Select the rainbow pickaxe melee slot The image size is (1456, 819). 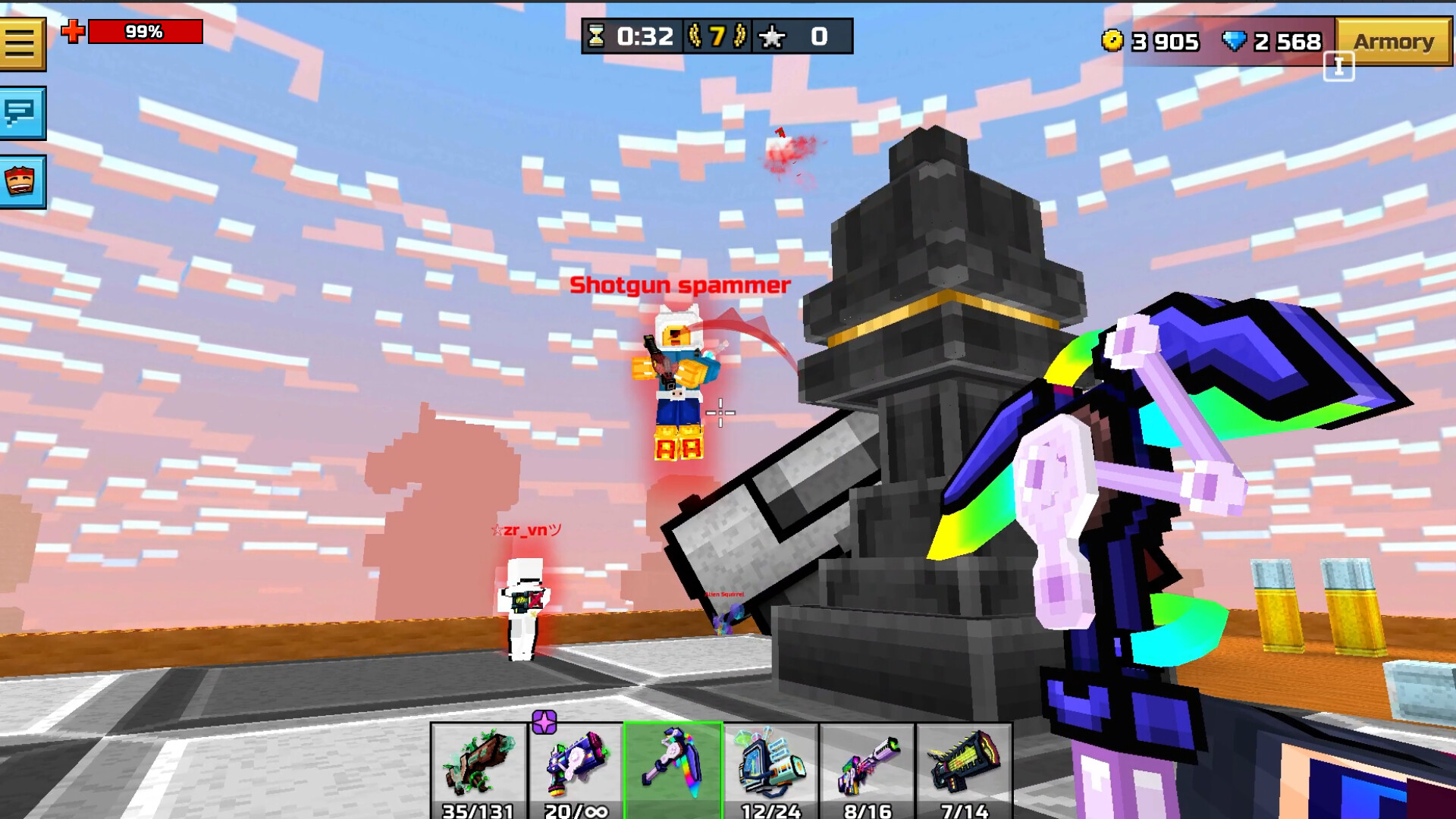coord(673,766)
